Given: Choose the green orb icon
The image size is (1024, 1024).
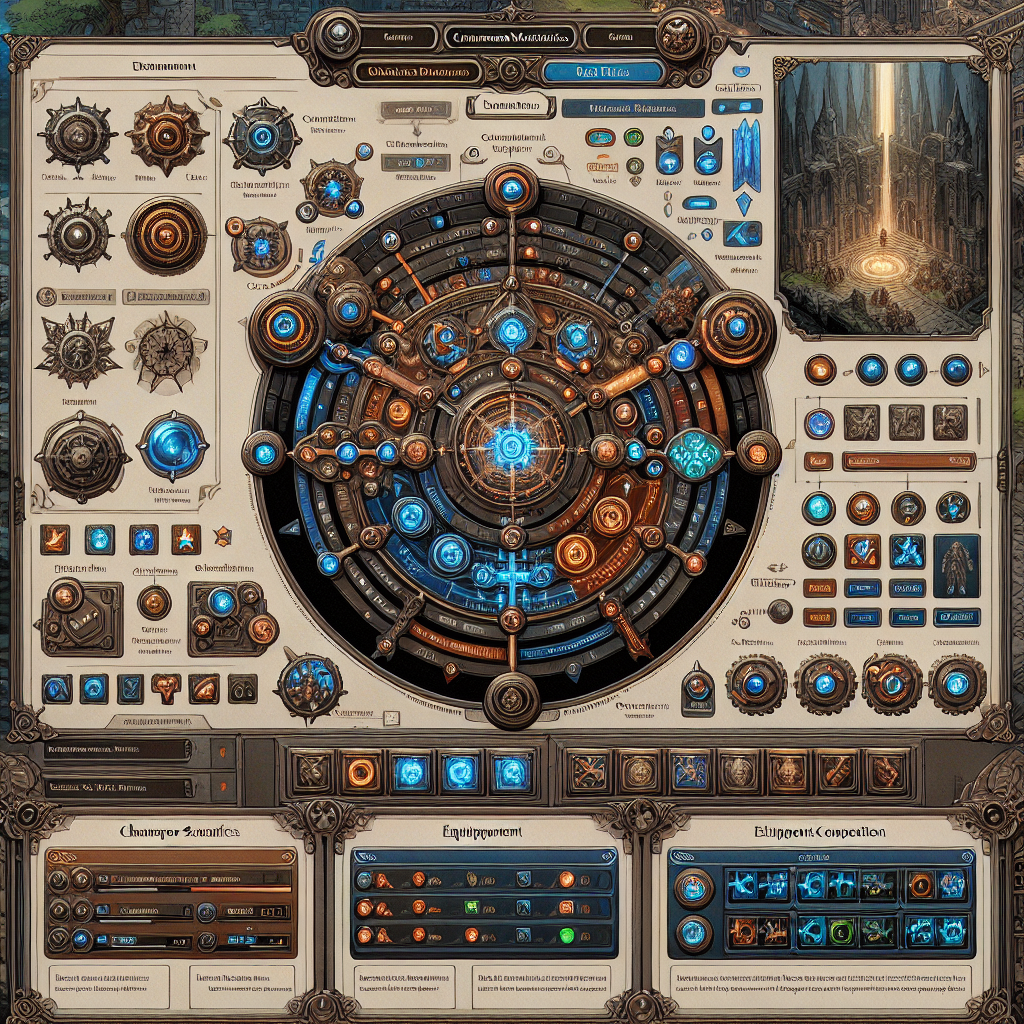Looking at the screenshot, I should pos(633,138).
